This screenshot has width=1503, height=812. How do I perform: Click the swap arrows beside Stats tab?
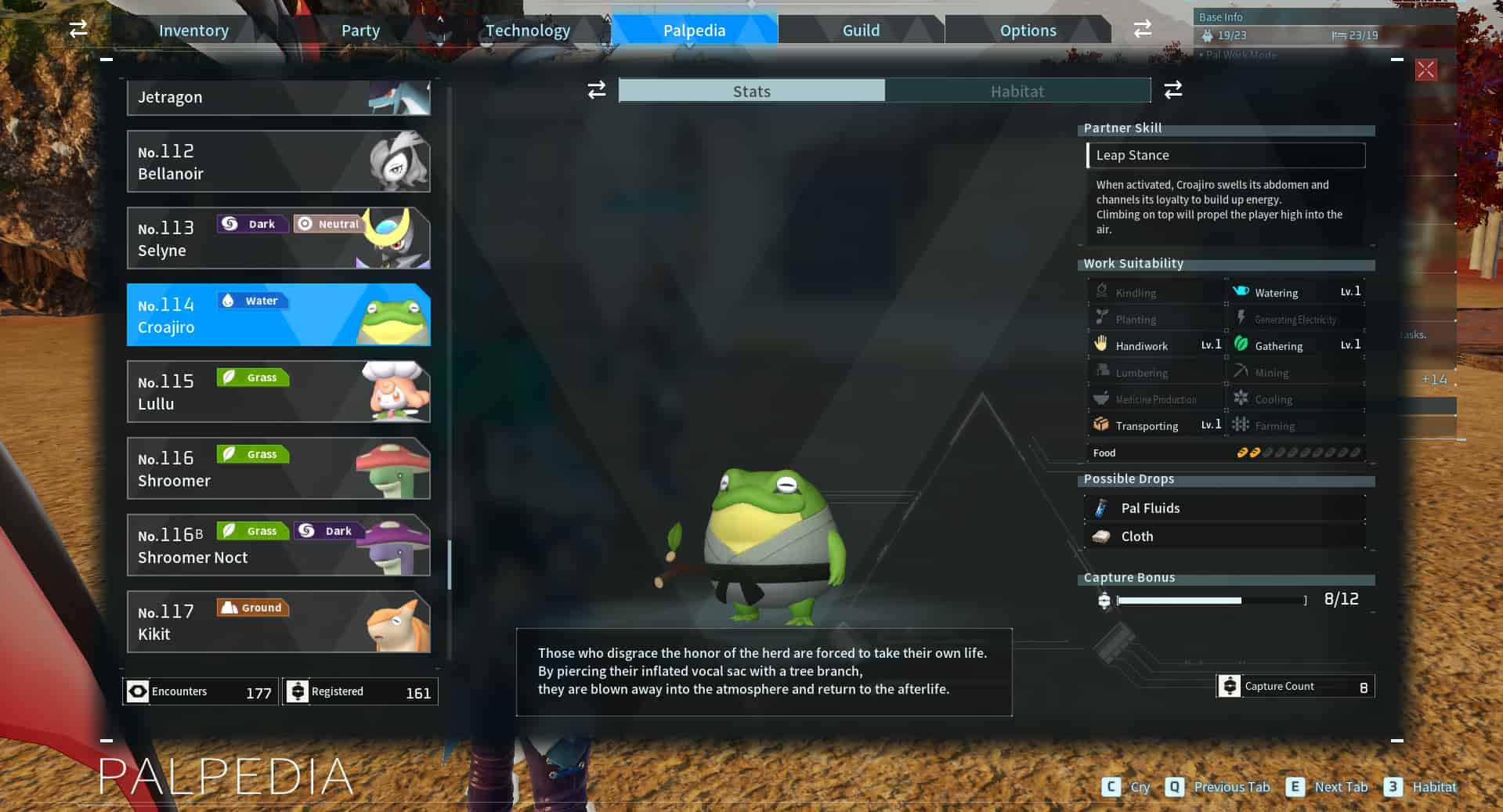point(596,90)
